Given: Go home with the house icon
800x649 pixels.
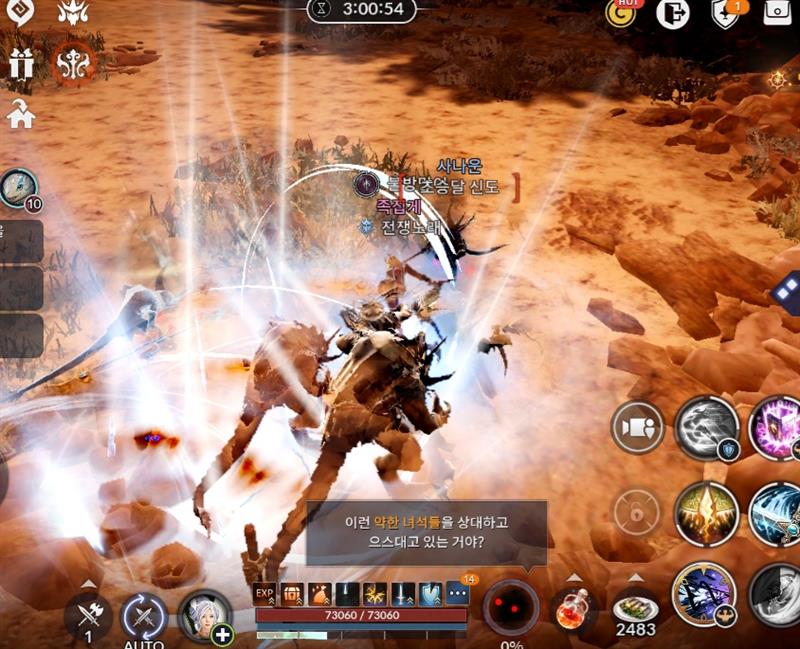Looking at the screenshot, I should point(21,115).
